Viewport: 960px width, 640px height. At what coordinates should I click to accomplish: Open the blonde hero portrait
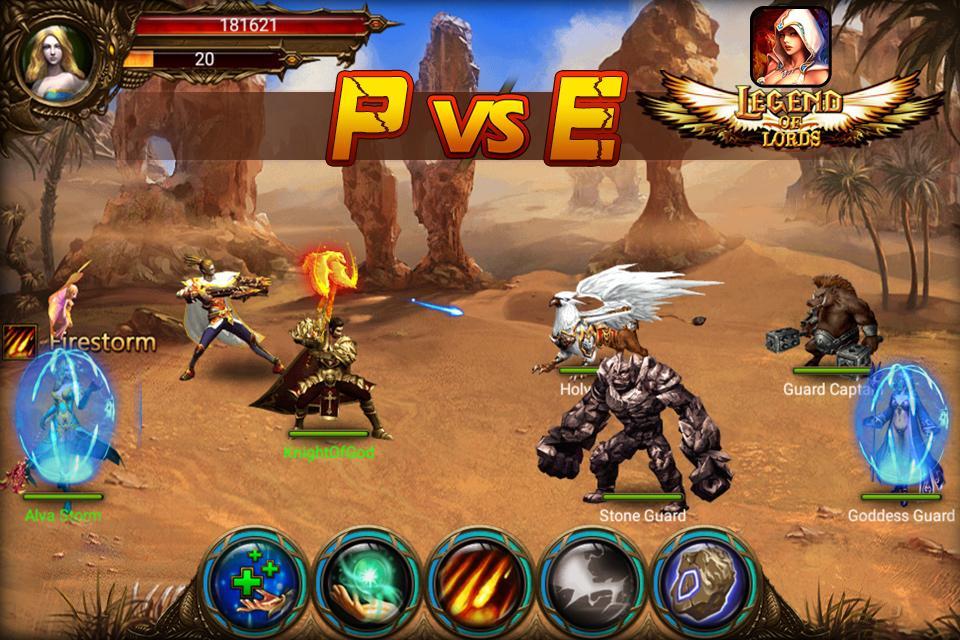(x=60, y=62)
